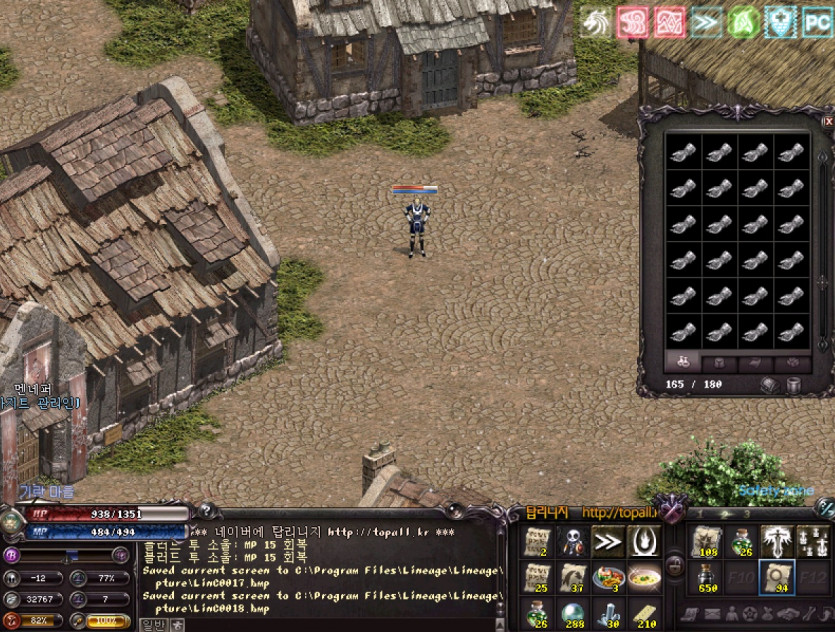Use the yellow soup bowl item

coord(643,578)
